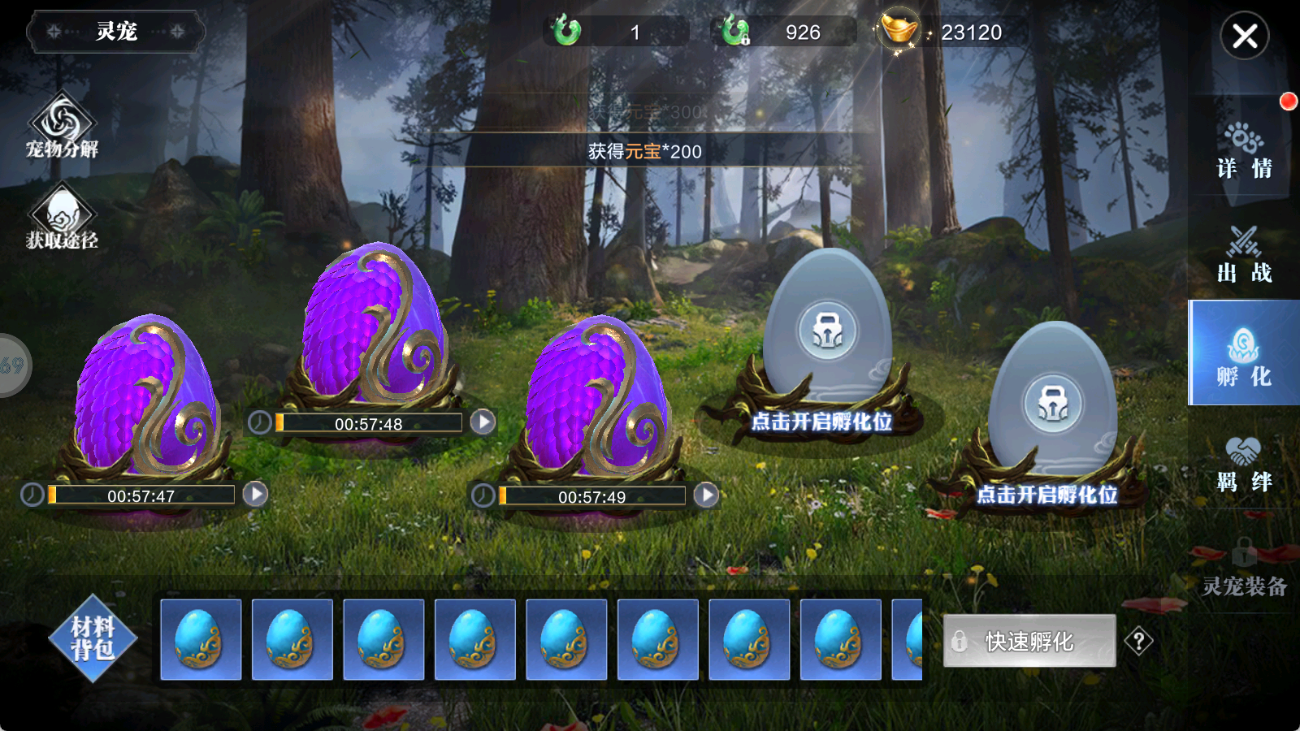Close the 灵宠 pet screen
The height and width of the screenshot is (731, 1300).
click(1244, 37)
